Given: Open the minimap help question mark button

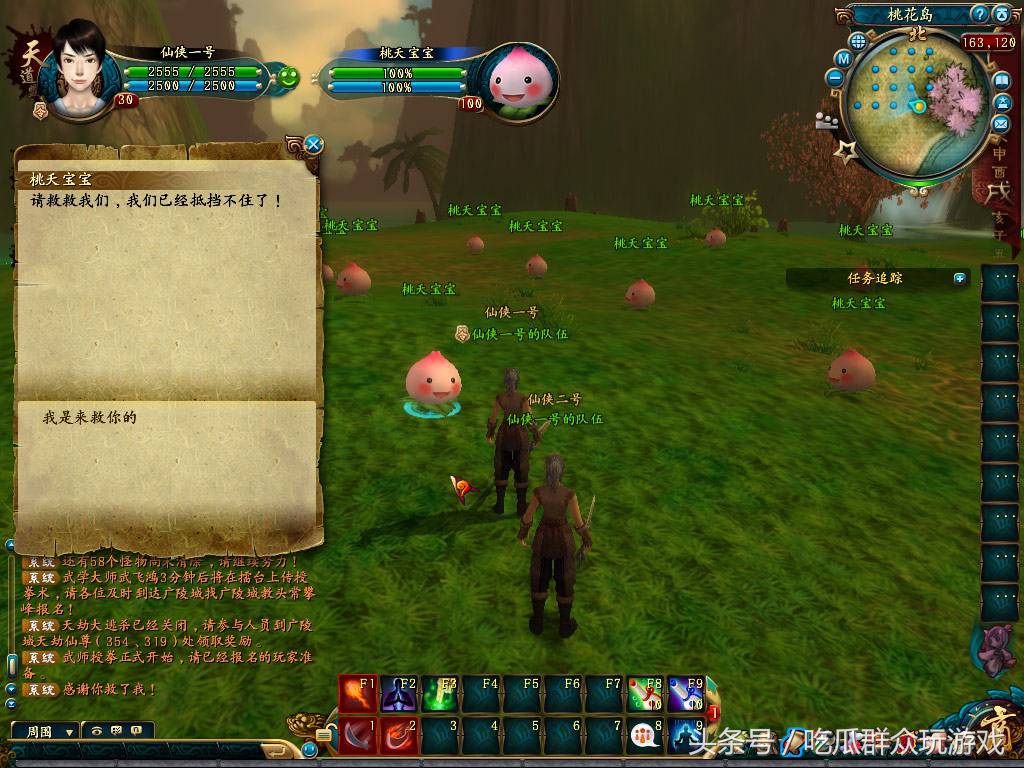Looking at the screenshot, I should coord(980,14).
